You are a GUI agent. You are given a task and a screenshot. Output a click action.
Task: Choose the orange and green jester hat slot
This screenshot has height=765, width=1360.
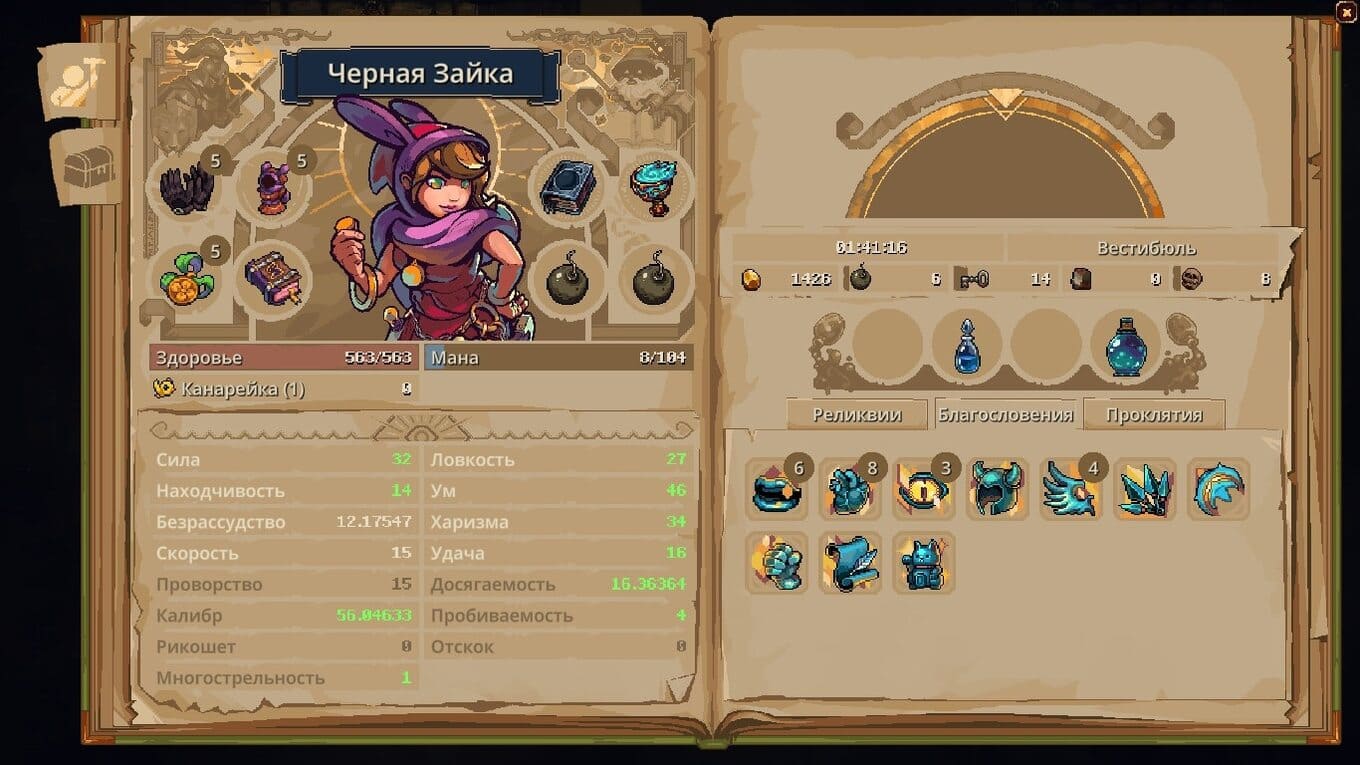188,277
